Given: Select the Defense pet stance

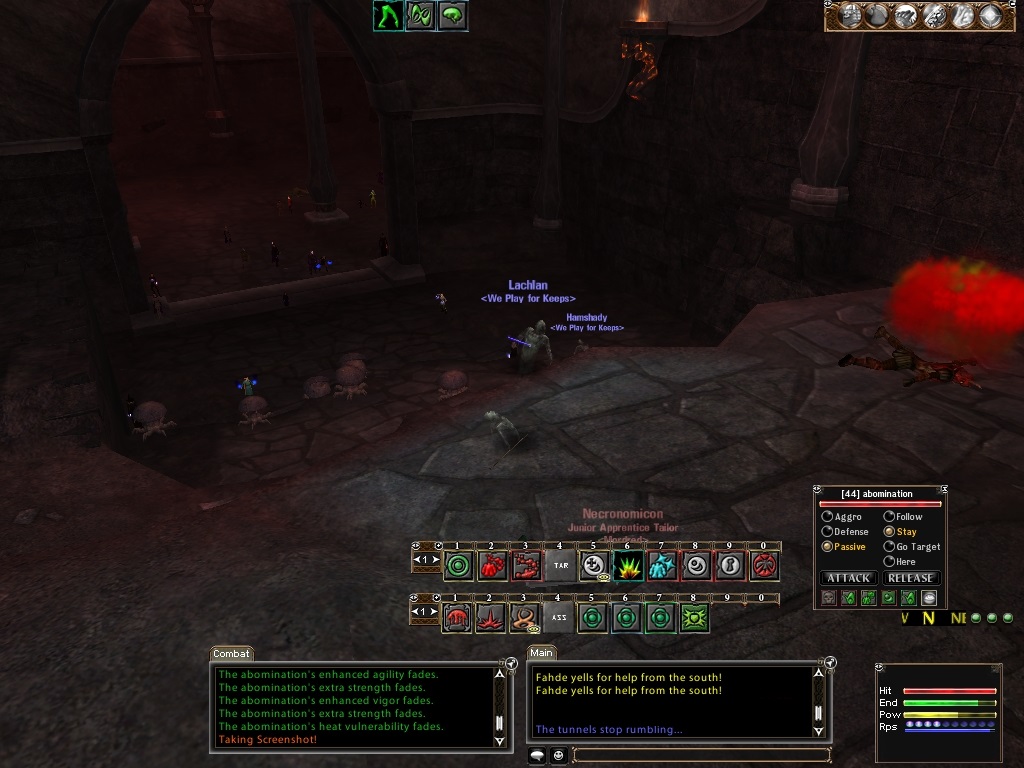Looking at the screenshot, I should 827,532.
